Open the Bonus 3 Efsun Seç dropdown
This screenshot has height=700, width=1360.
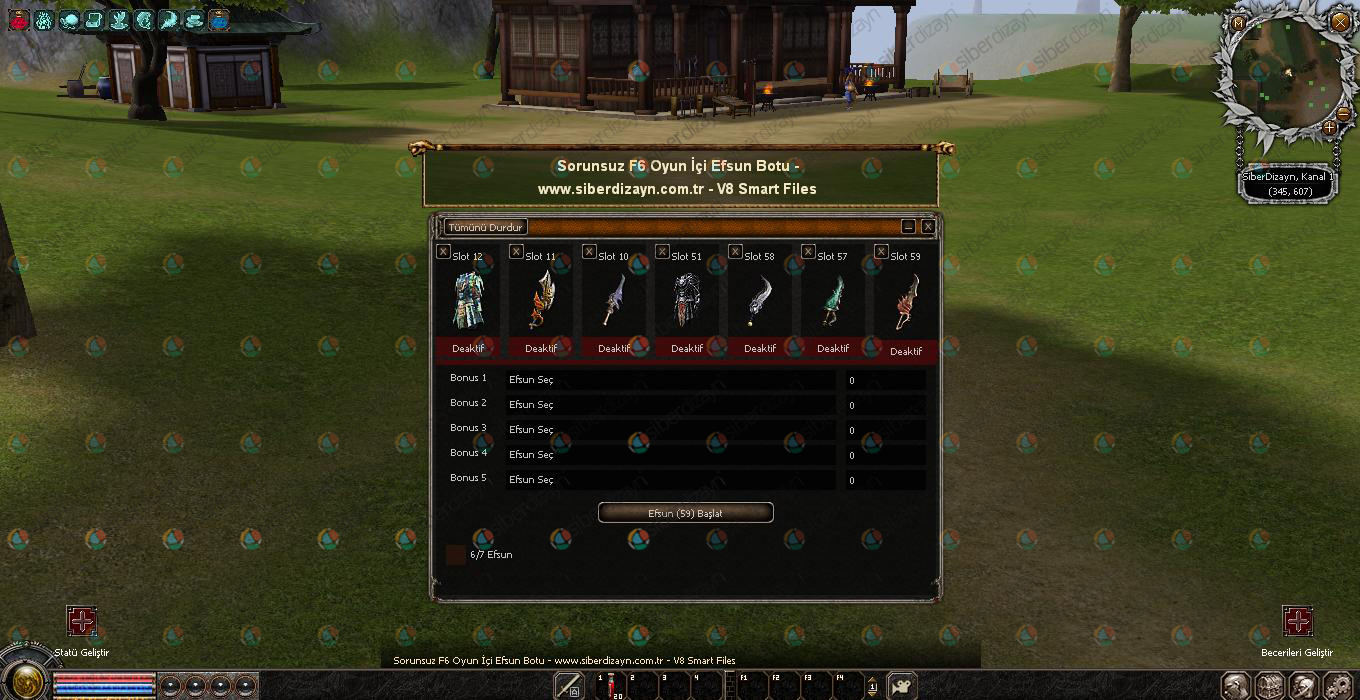pos(670,430)
